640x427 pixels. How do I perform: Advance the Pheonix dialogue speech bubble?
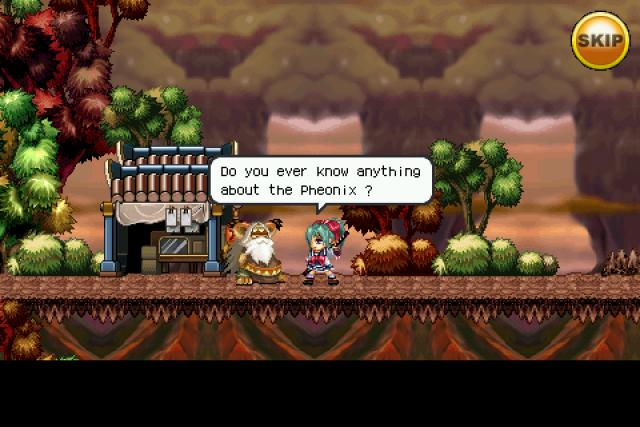coord(319,180)
